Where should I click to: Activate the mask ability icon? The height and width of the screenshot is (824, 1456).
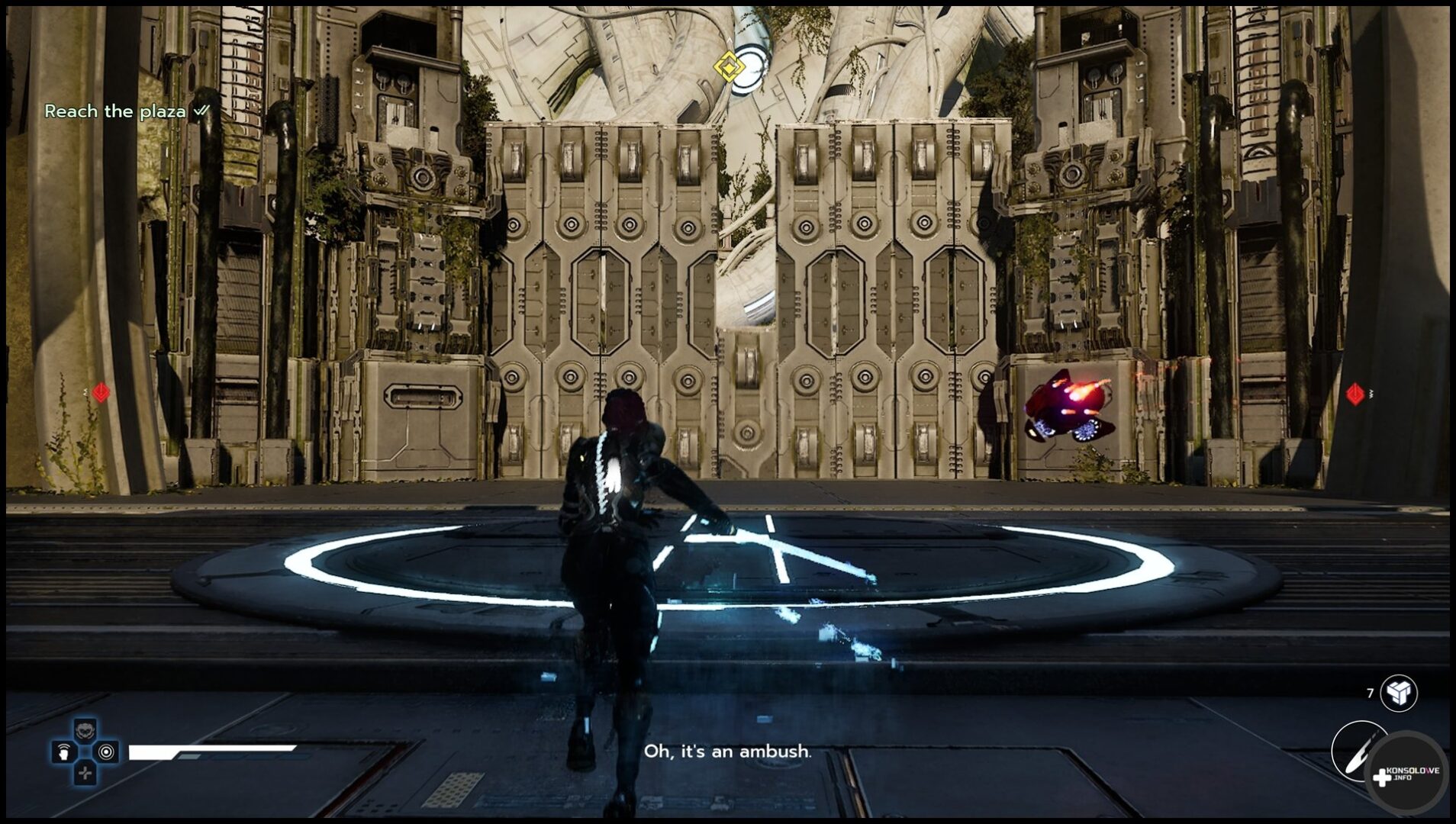click(85, 729)
